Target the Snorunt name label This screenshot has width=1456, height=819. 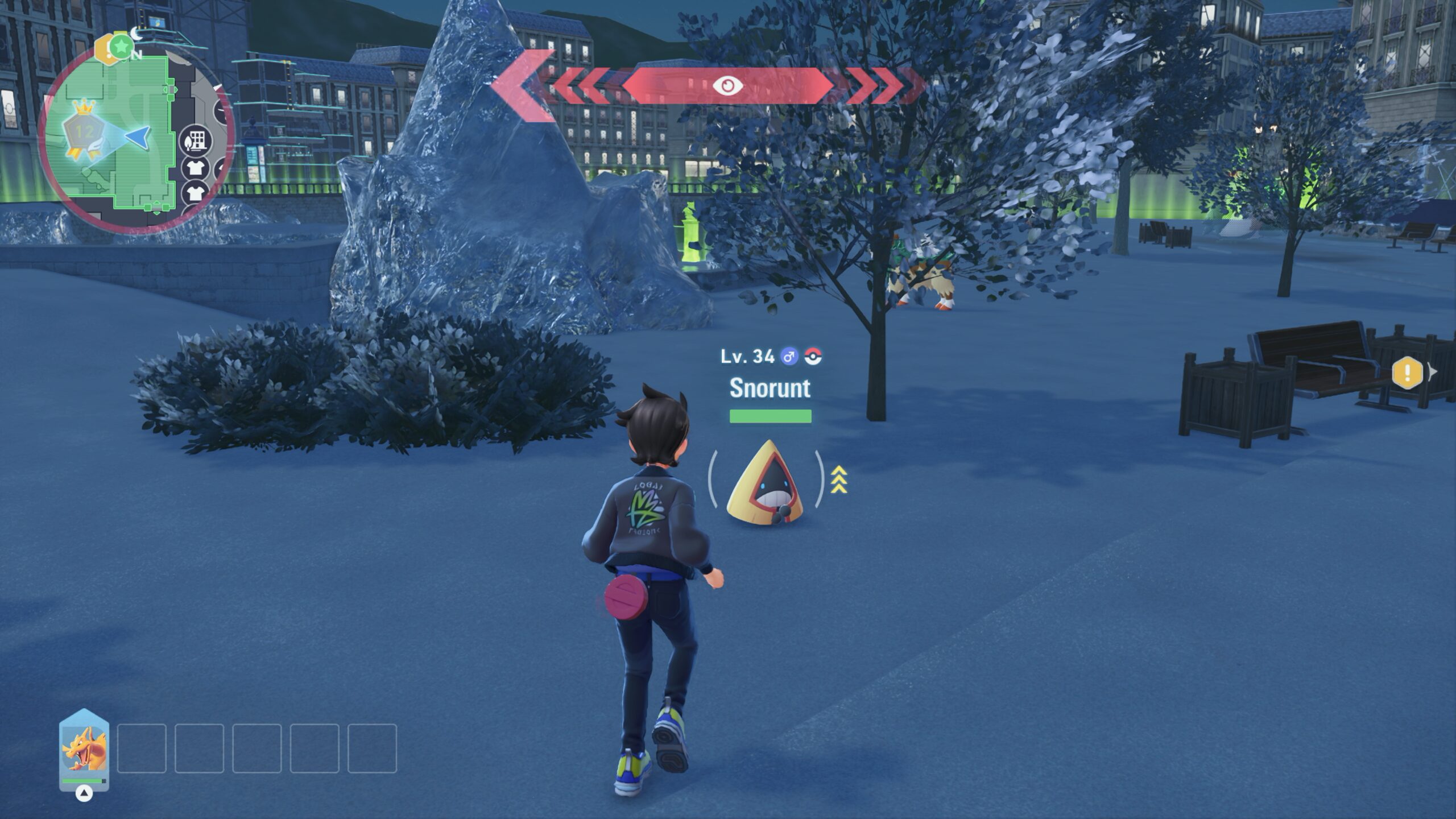[x=770, y=388]
